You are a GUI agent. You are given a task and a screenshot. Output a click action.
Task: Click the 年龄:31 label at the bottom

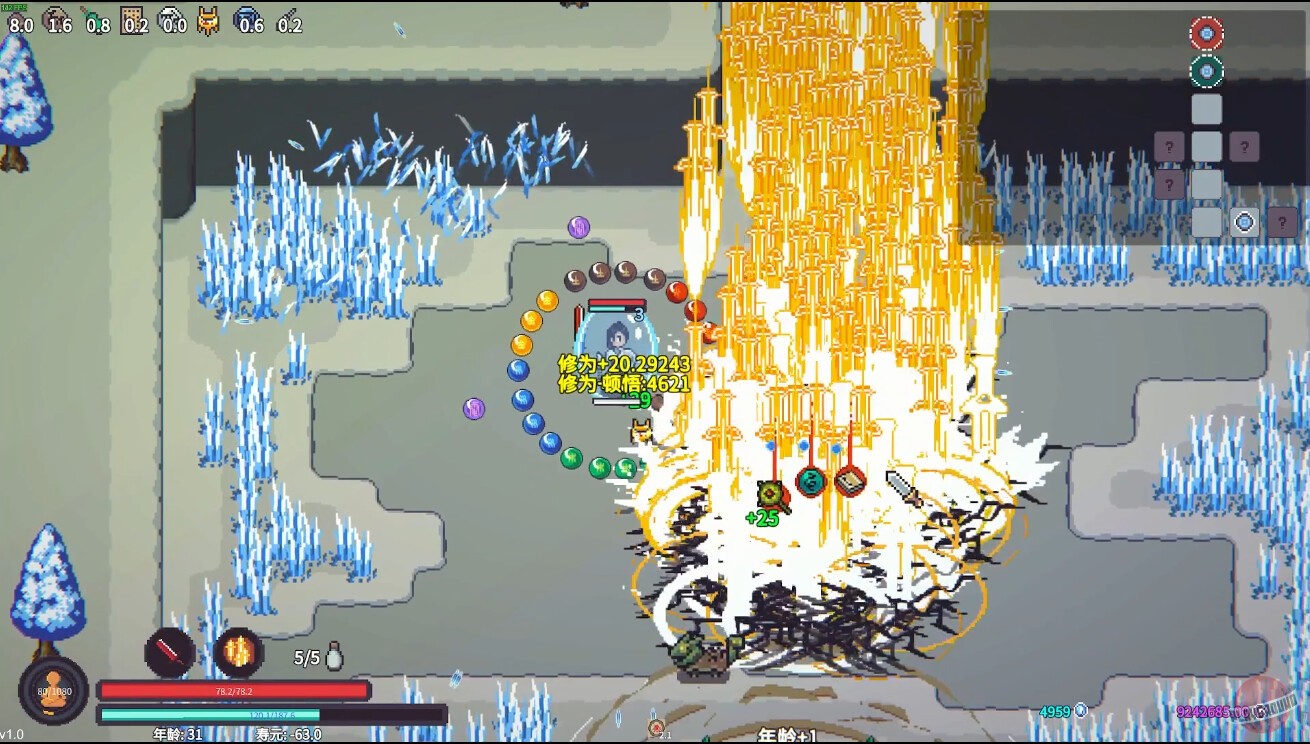[178, 733]
